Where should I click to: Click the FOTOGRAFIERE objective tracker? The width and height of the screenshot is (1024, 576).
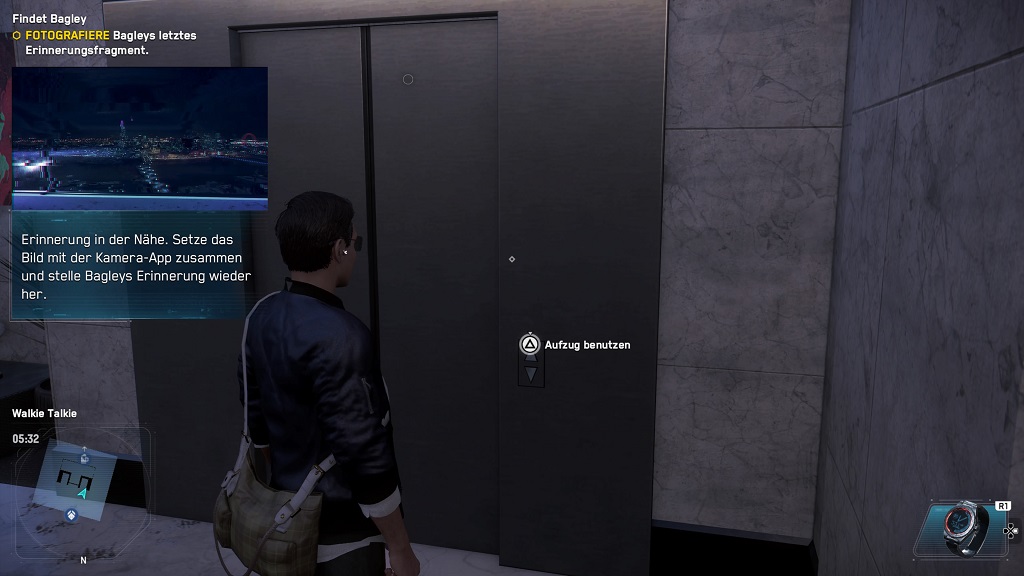tap(104, 42)
